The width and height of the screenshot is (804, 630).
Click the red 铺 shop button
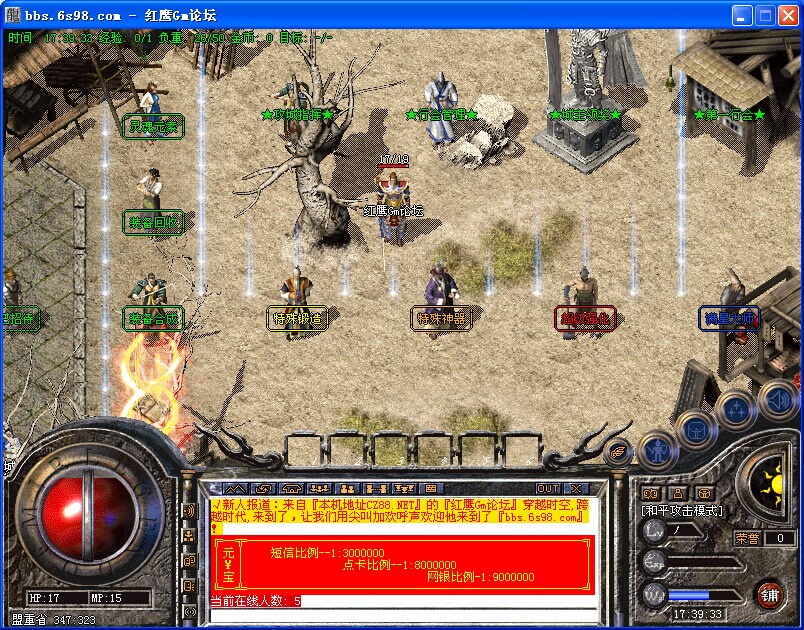(x=770, y=595)
